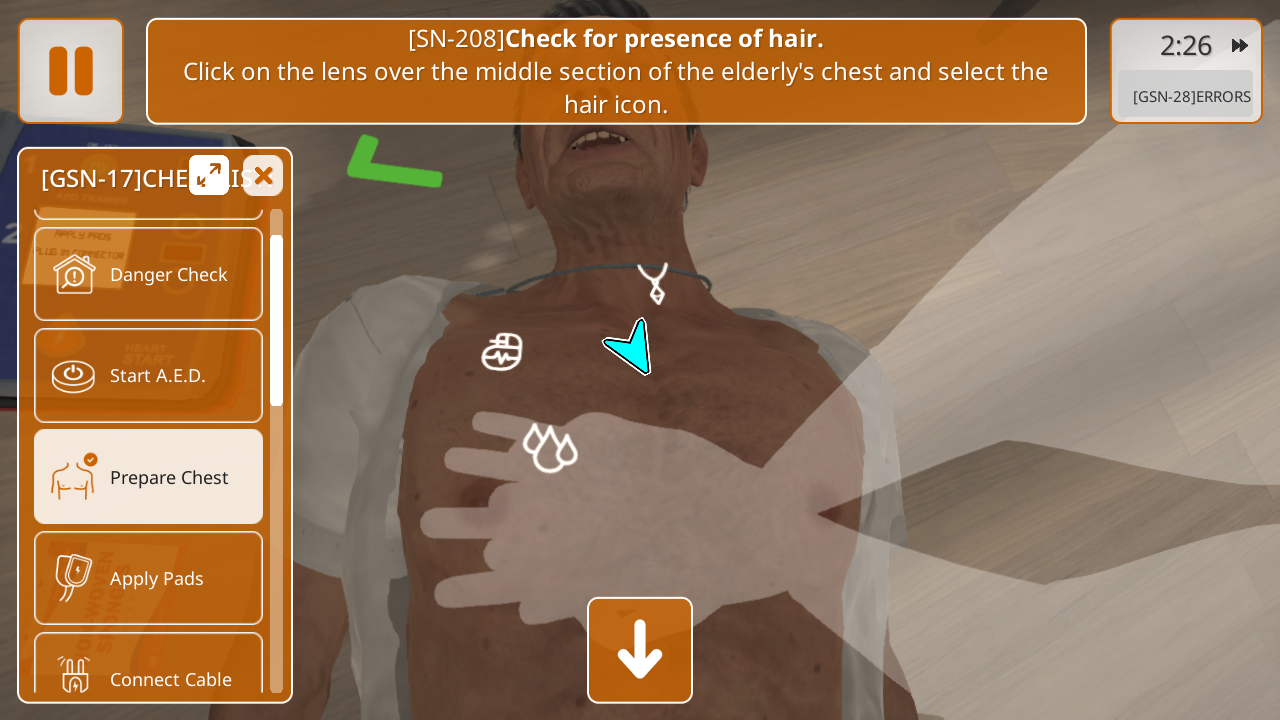Select the Start A.E.D. checklist step
This screenshot has width=1280, height=720.
(x=149, y=375)
